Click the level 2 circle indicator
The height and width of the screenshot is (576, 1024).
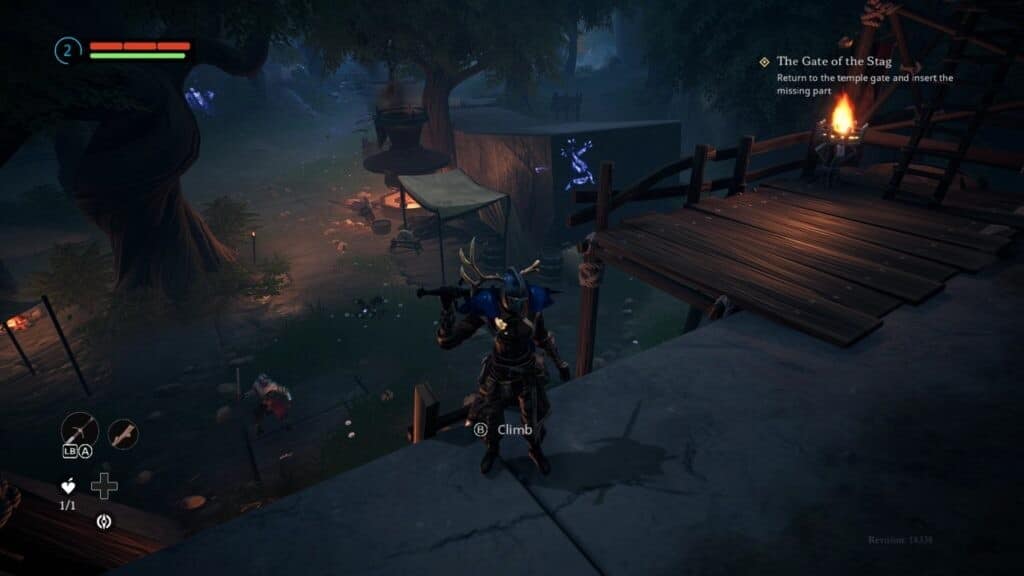click(68, 50)
